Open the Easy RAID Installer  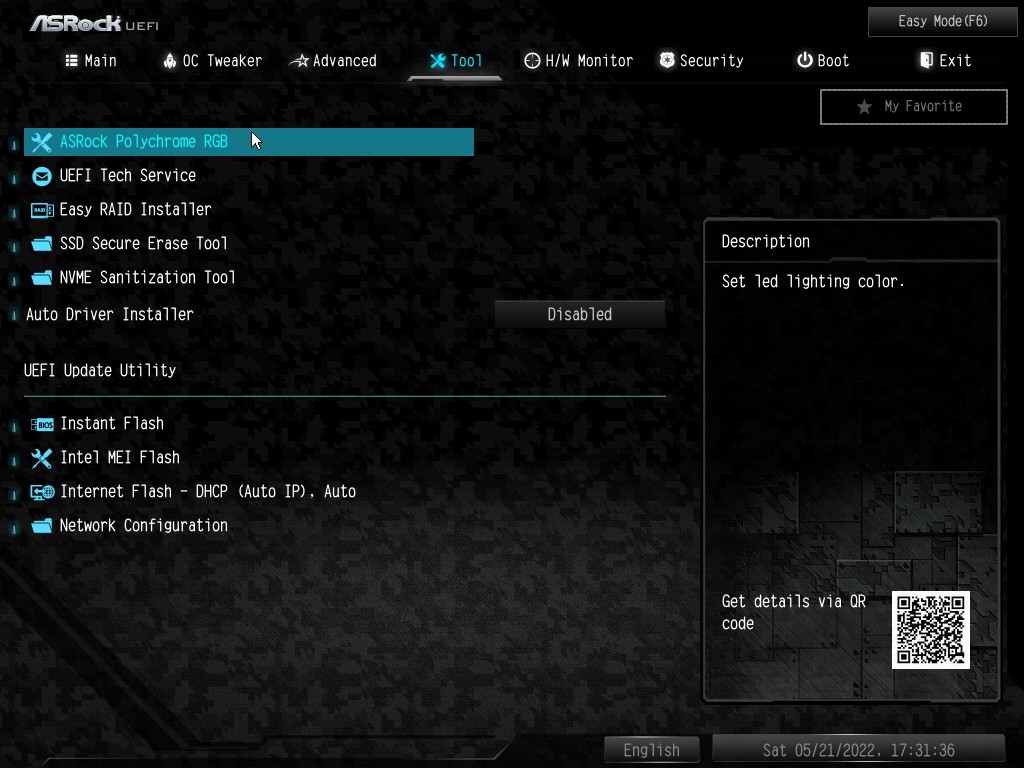pyautogui.click(x=135, y=210)
